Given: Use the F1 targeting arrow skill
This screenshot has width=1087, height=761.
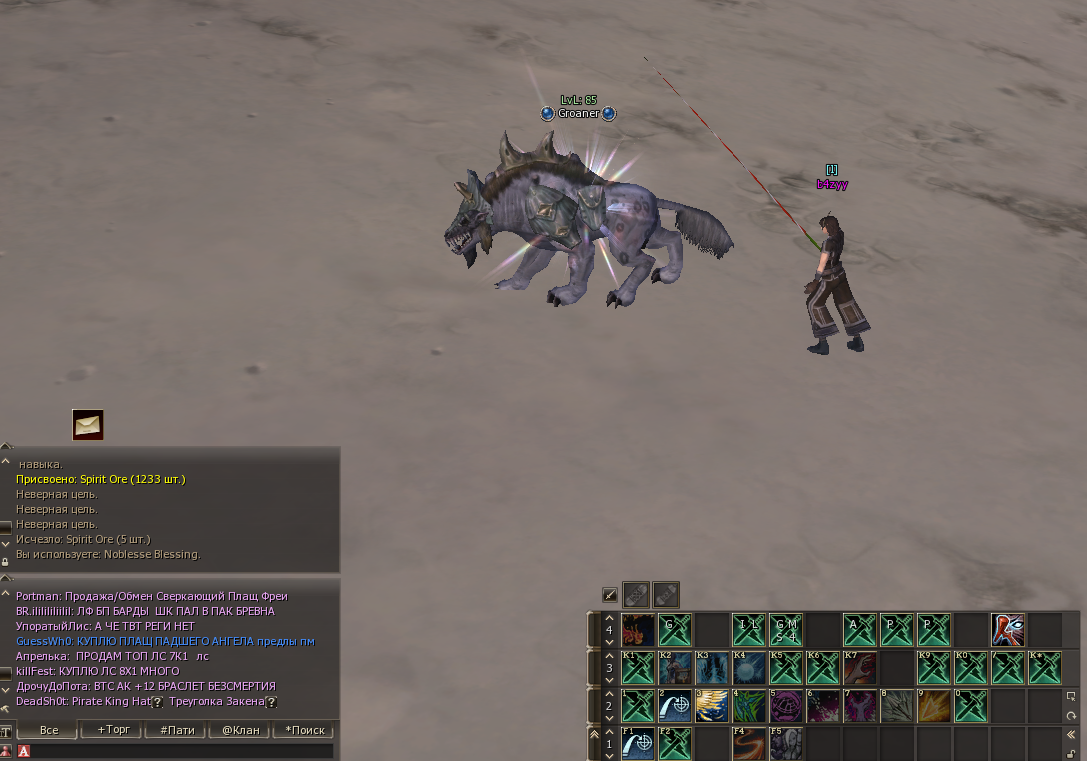Looking at the screenshot, I should pyautogui.click(x=638, y=743).
